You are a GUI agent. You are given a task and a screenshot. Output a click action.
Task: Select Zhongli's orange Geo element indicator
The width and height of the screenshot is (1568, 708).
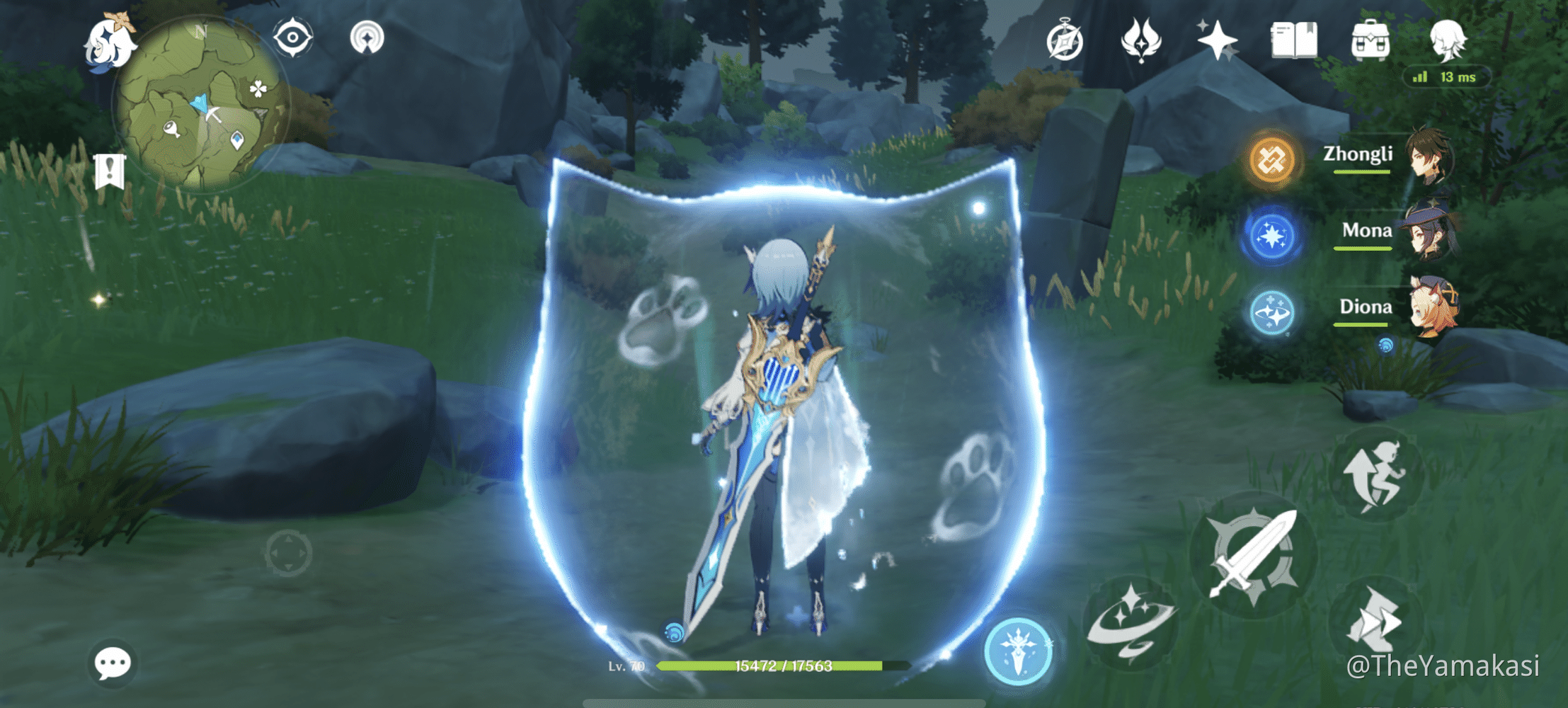tap(1270, 159)
